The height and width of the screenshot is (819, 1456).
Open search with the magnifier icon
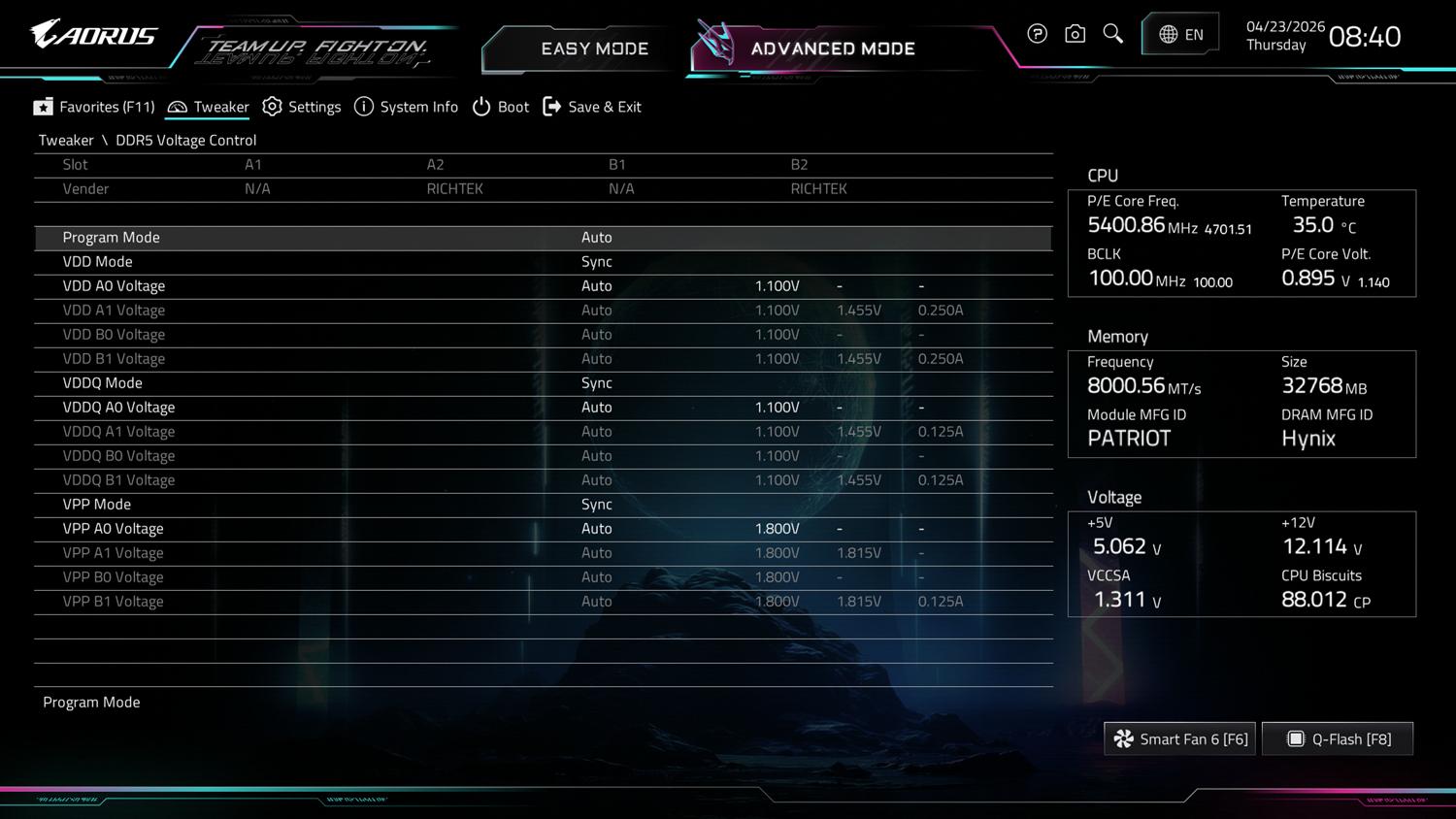point(1112,35)
